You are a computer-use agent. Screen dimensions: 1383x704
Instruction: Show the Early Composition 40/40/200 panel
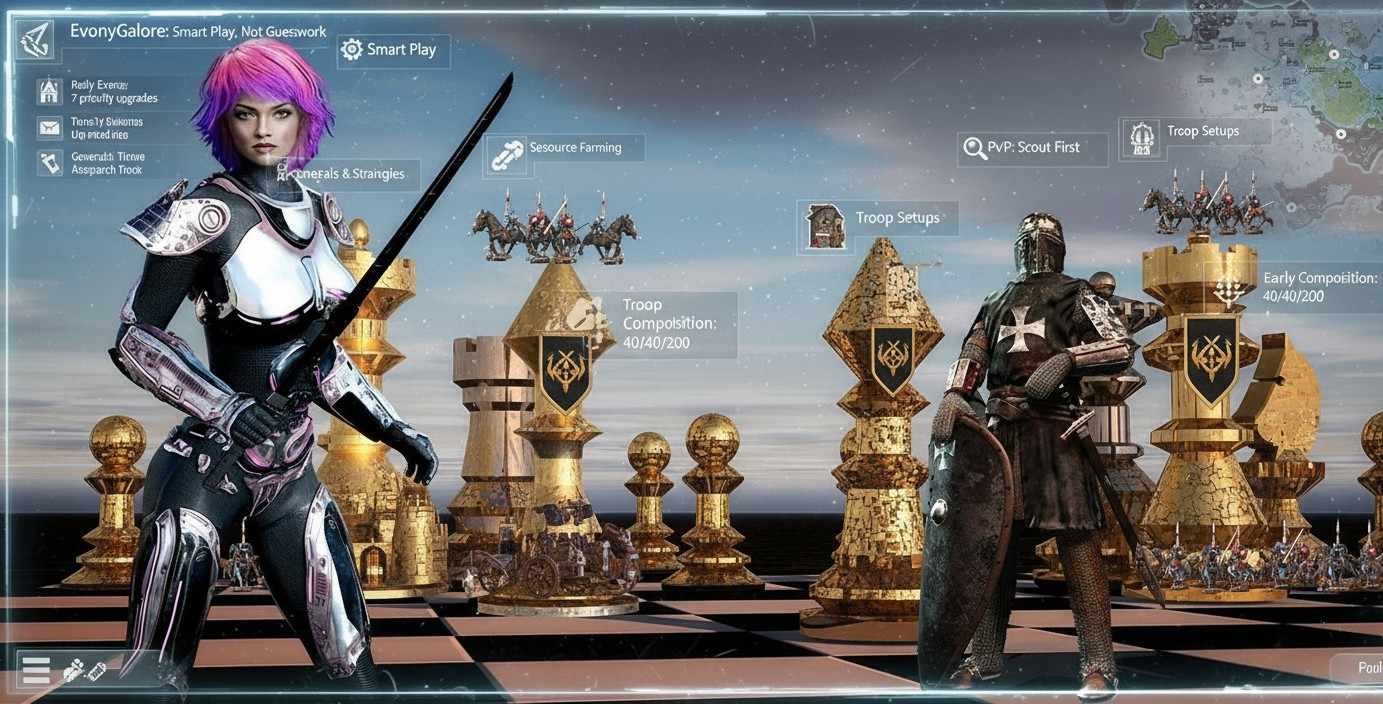[1317, 287]
